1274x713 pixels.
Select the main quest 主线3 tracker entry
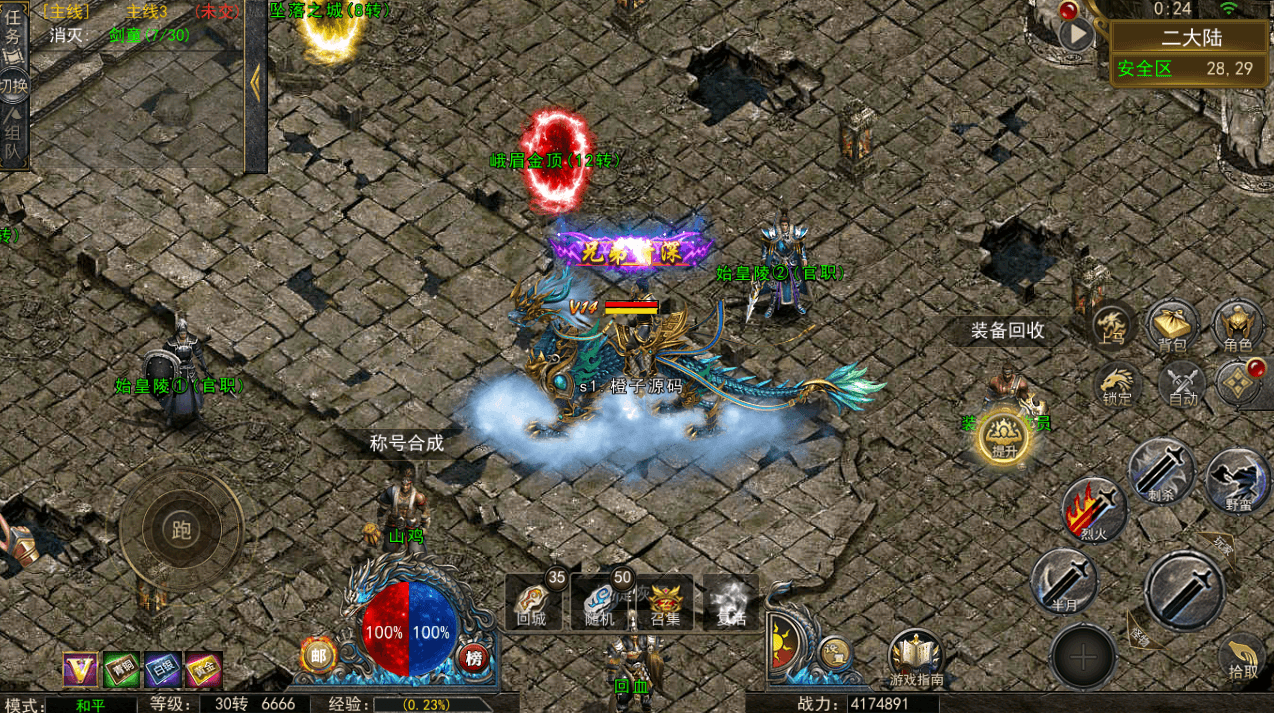[145, 12]
